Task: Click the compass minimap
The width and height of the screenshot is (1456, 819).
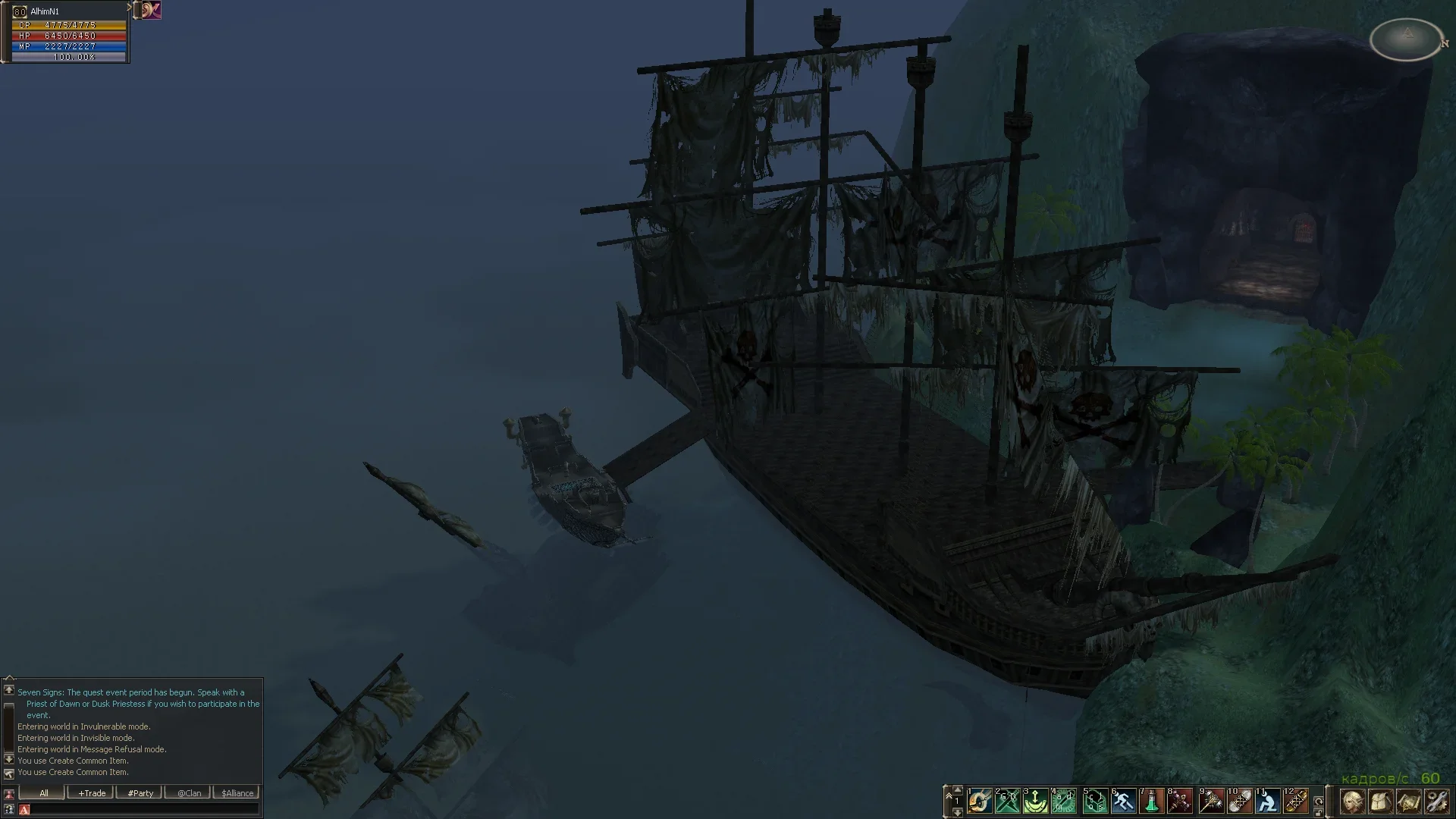Action: pyautogui.click(x=1407, y=39)
